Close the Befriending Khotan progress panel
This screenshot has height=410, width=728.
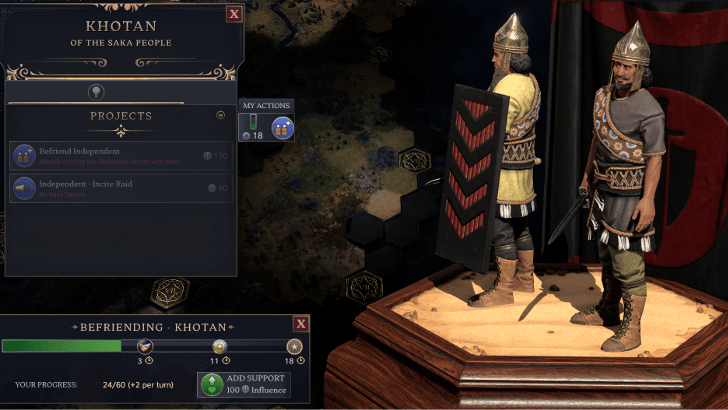pyautogui.click(x=300, y=324)
